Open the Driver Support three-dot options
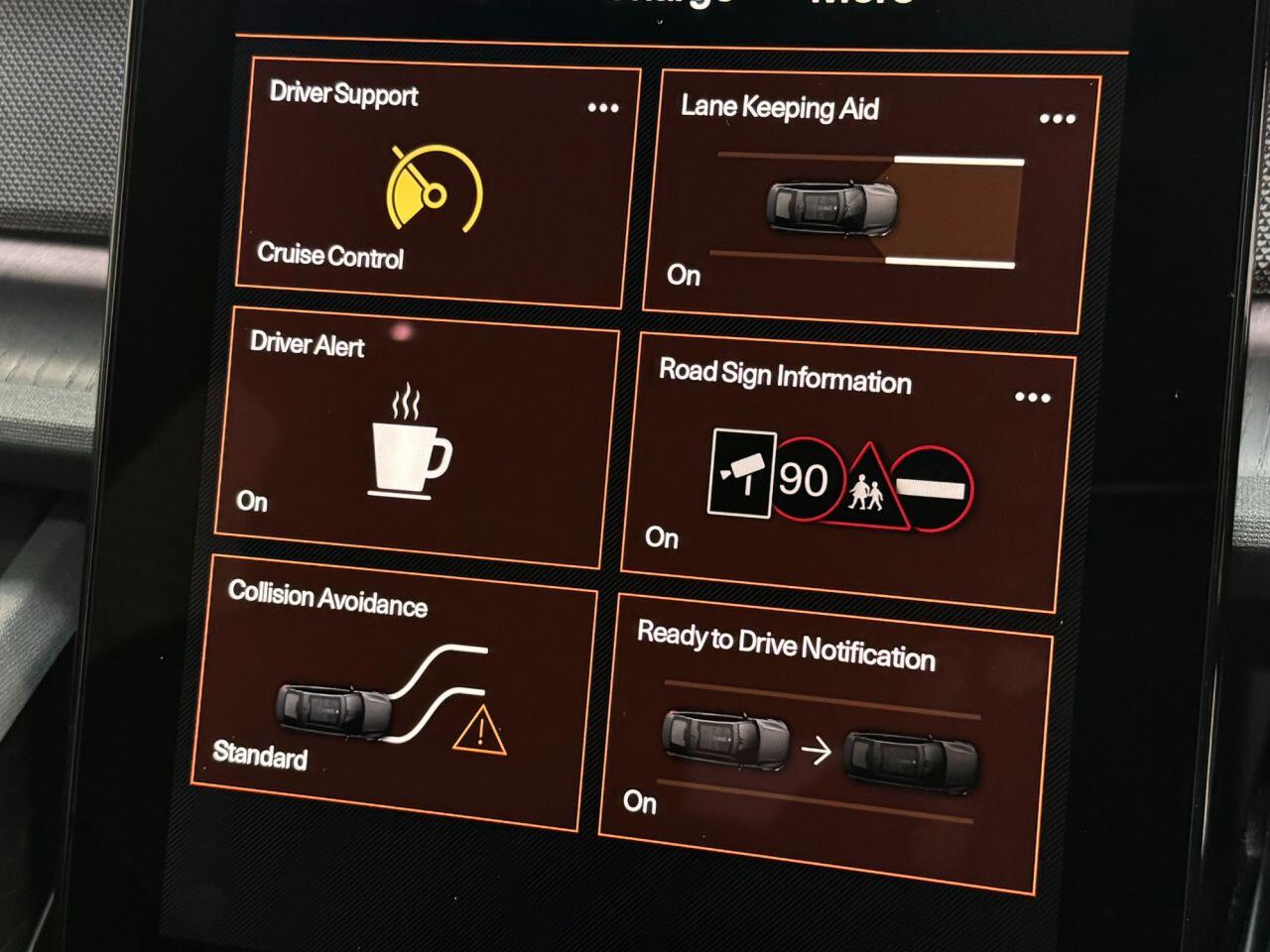Image resolution: width=1270 pixels, height=952 pixels. [x=602, y=107]
